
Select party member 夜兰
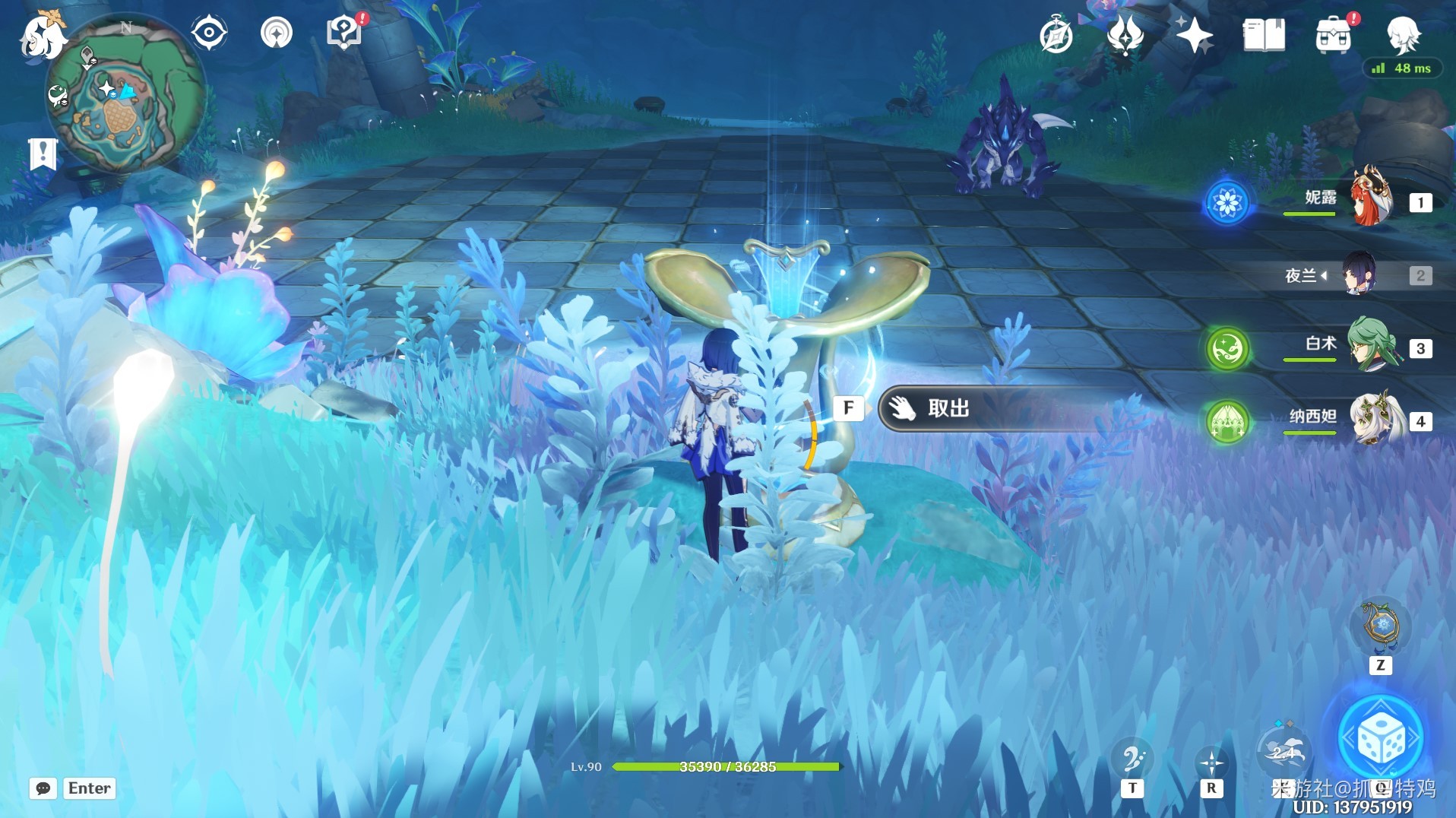[x=1359, y=274]
